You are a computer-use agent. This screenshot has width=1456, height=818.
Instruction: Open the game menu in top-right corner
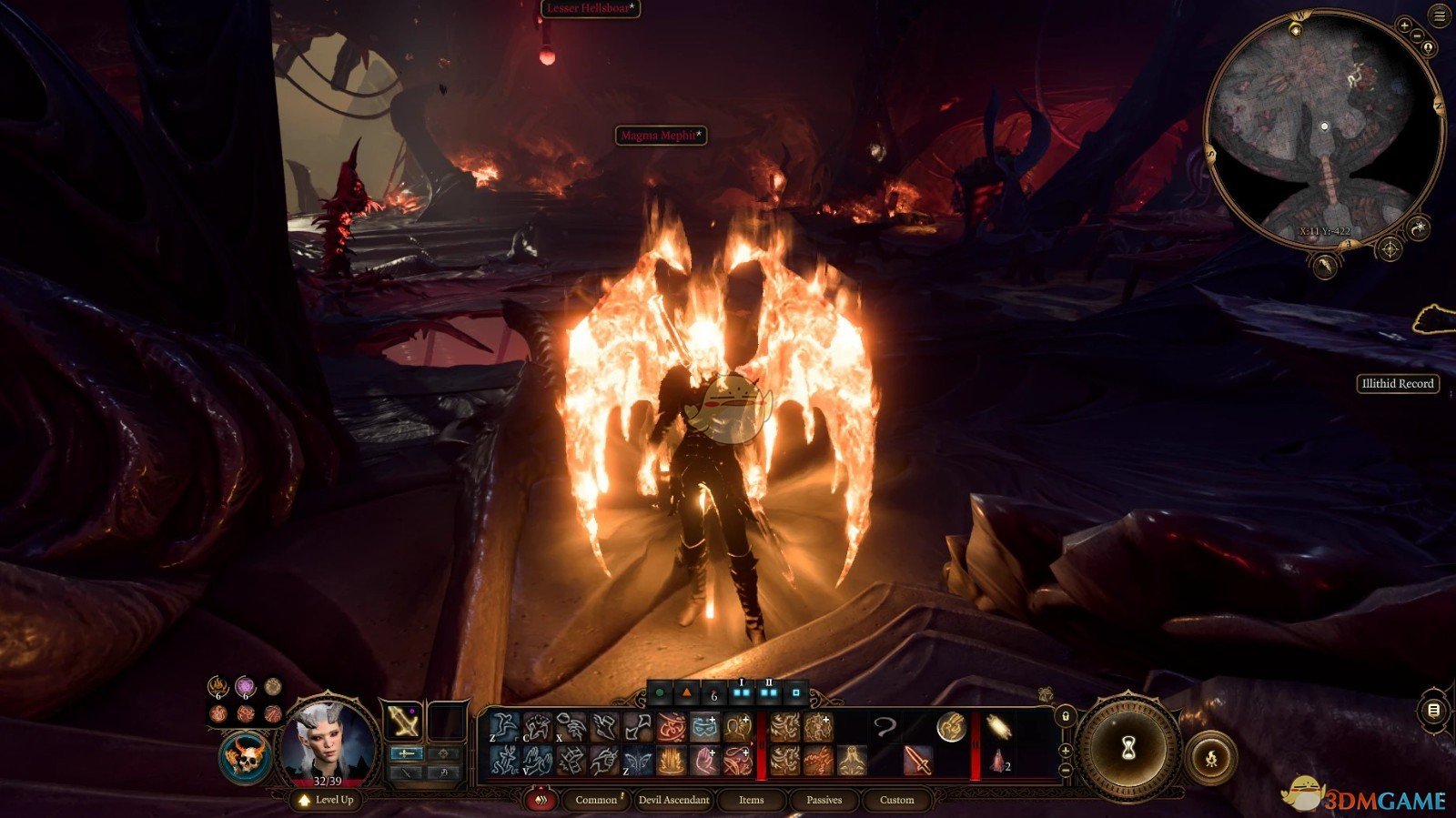(x=1440, y=17)
